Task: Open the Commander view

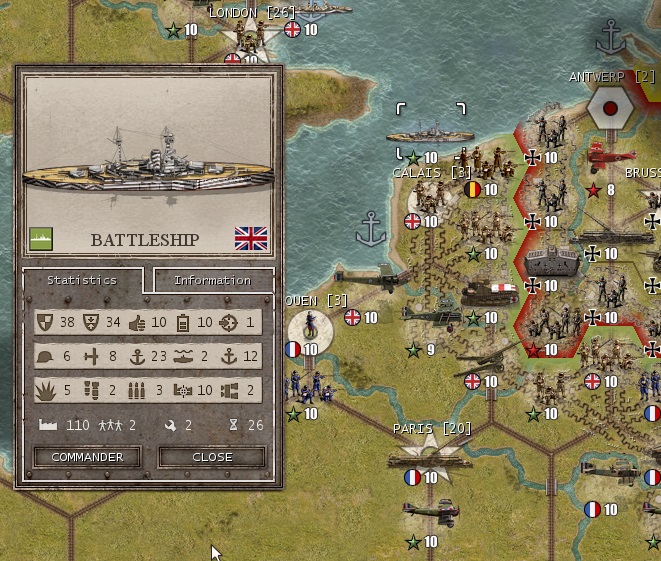Action: click(87, 457)
